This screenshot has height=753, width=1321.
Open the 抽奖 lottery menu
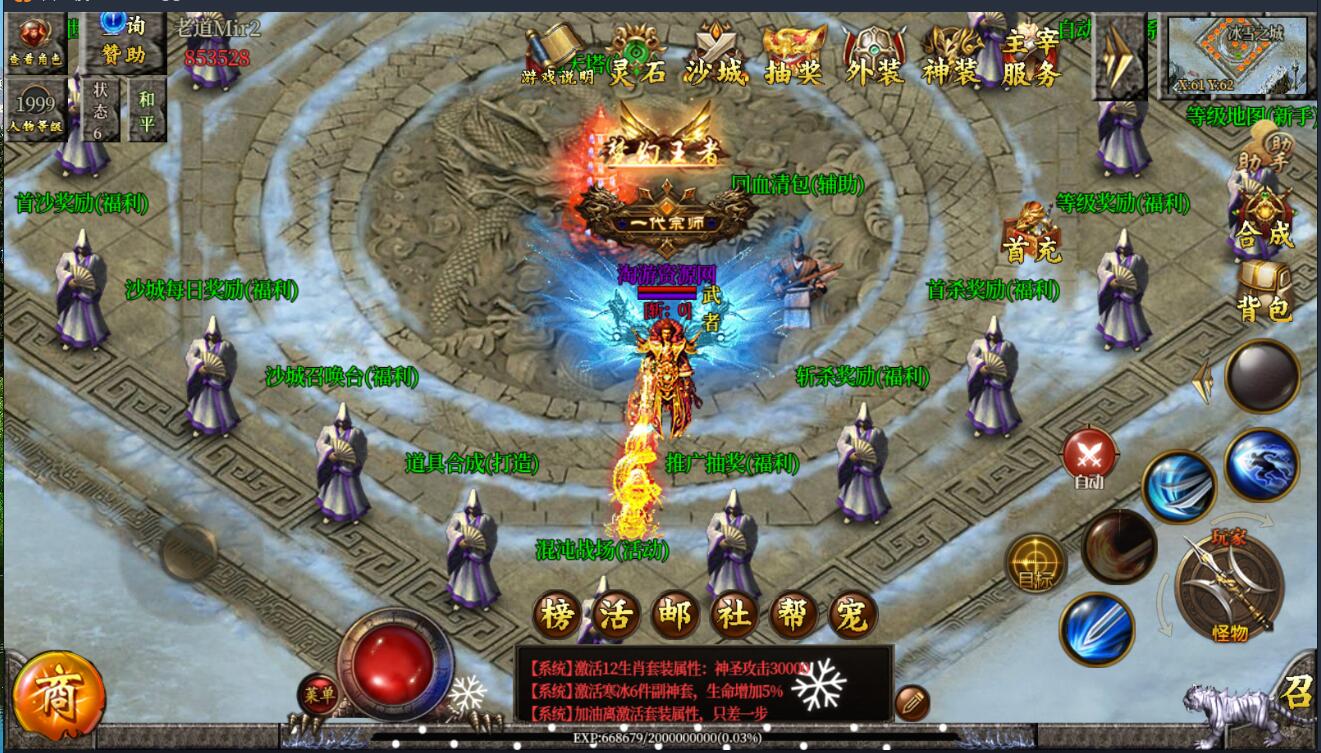point(794,55)
